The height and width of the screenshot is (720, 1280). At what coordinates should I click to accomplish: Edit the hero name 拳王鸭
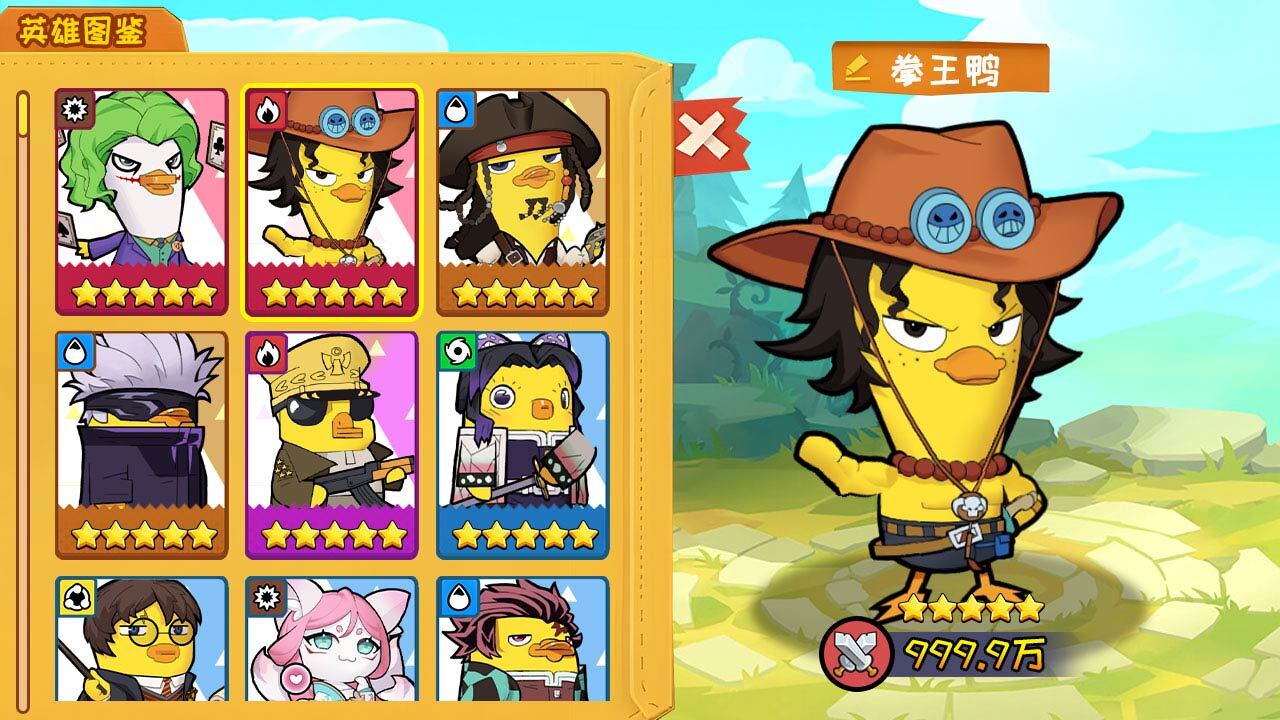point(856,68)
